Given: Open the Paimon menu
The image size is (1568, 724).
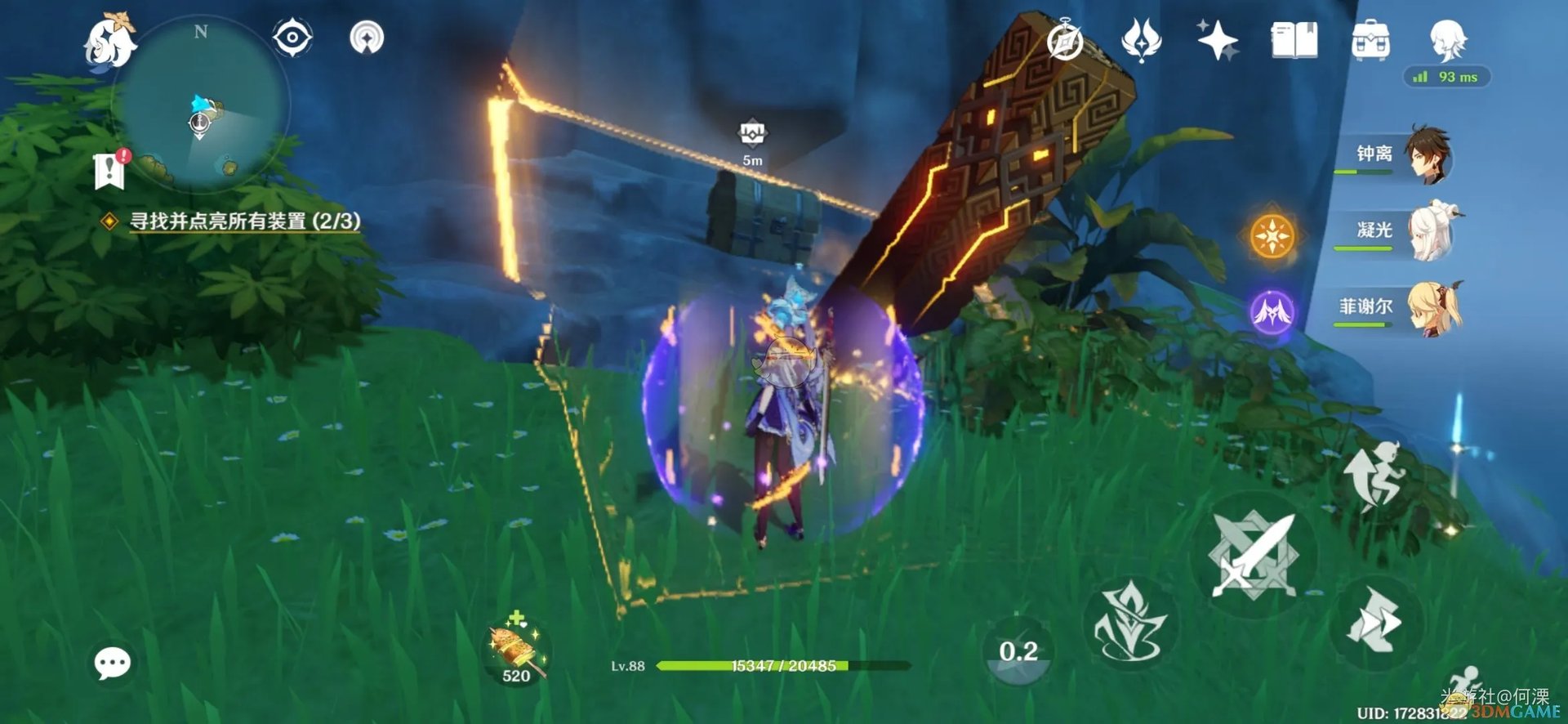Looking at the screenshot, I should (x=110, y=39).
